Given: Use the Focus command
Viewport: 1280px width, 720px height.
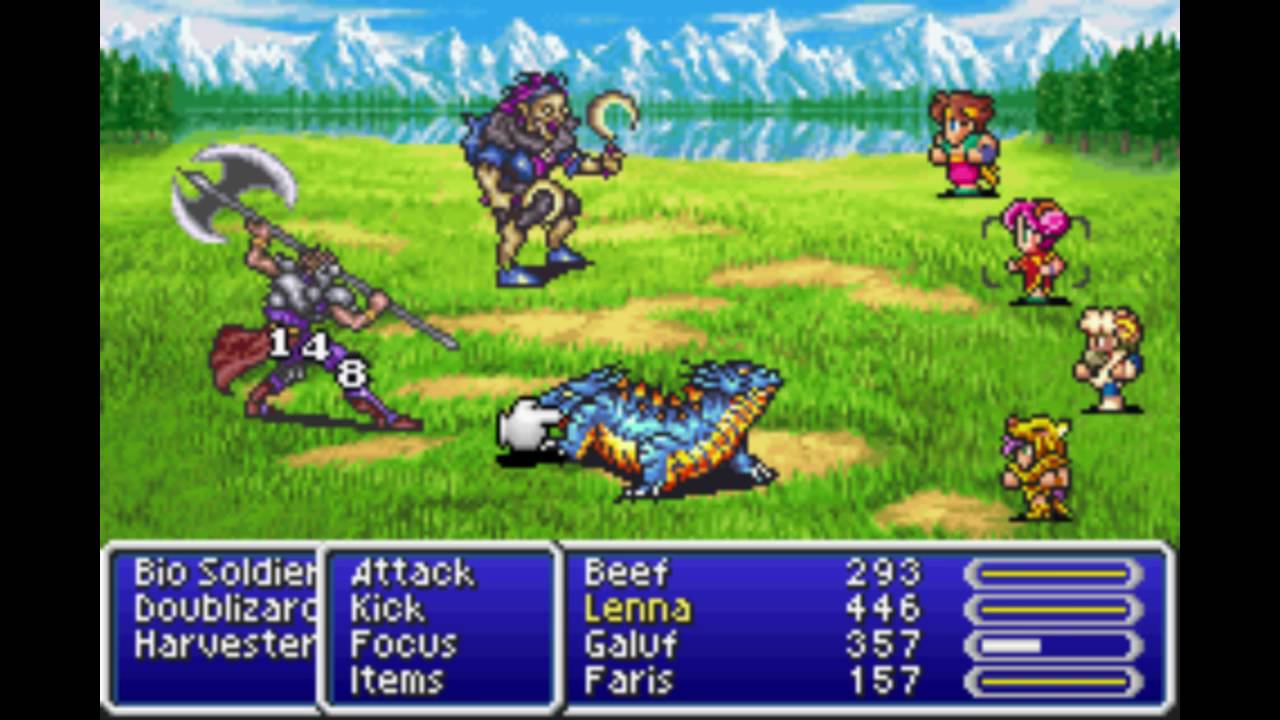Looking at the screenshot, I should pyautogui.click(x=404, y=645).
